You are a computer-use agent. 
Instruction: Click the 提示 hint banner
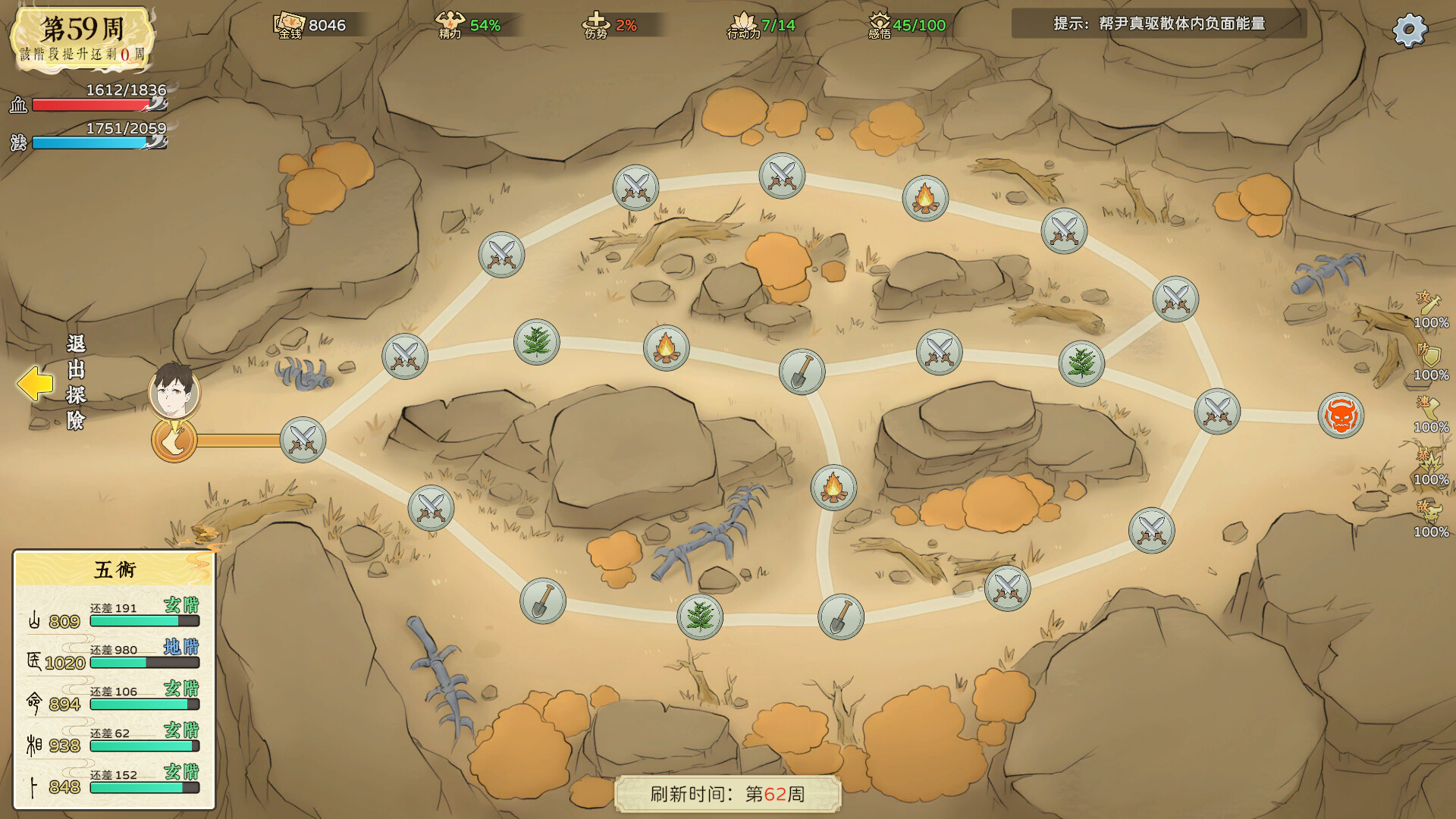1159,24
